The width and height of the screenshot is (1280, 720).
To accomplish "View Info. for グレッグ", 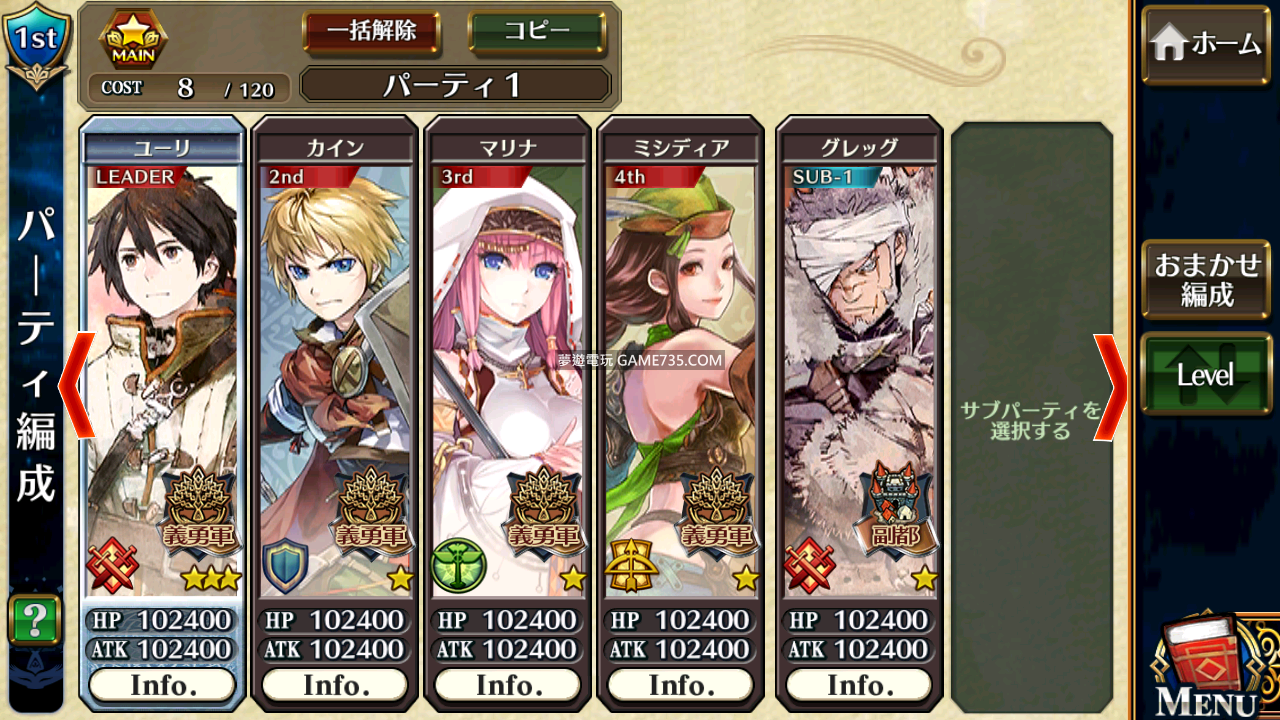I will coord(859,686).
